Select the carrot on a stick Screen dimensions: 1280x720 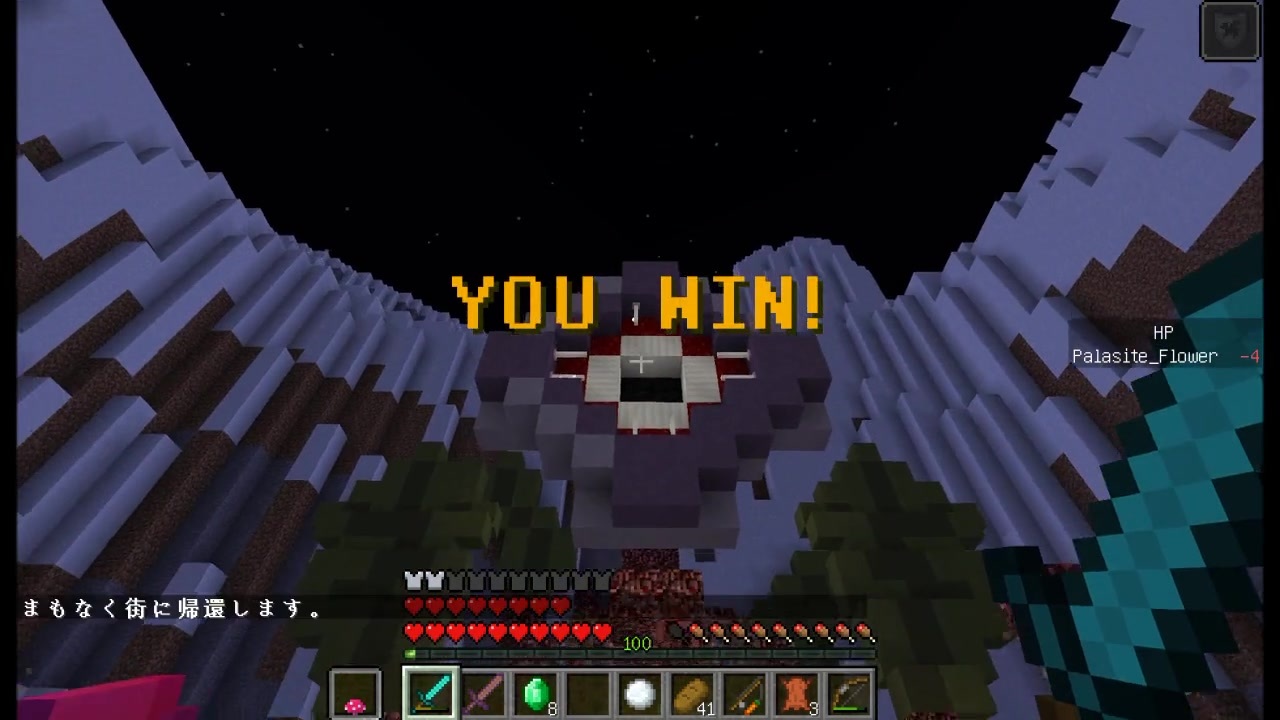tap(746, 692)
